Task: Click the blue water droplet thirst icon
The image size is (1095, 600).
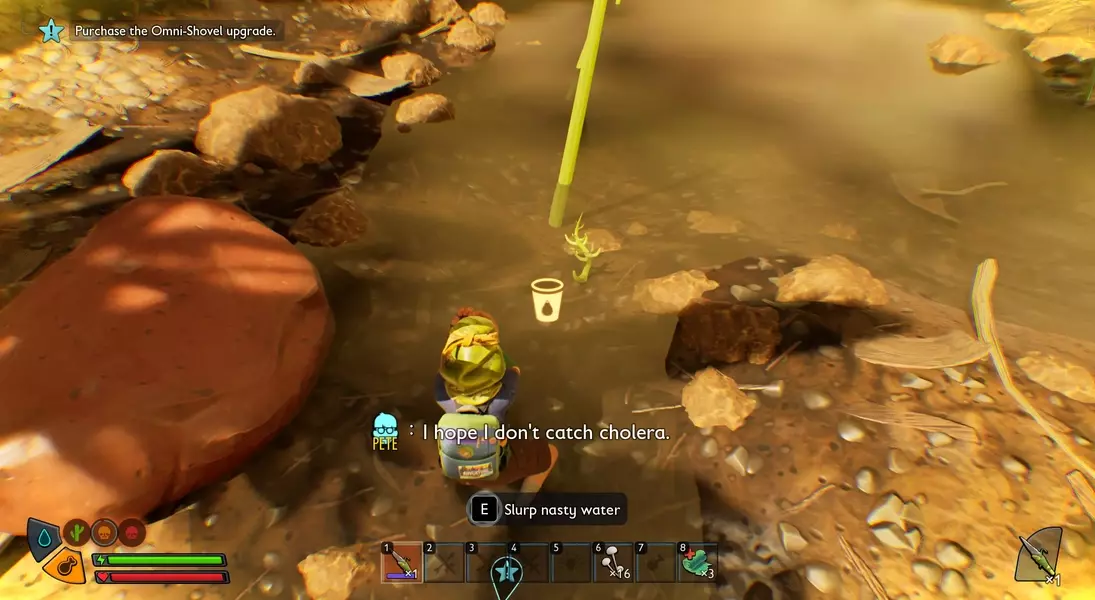Action: click(x=42, y=537)
